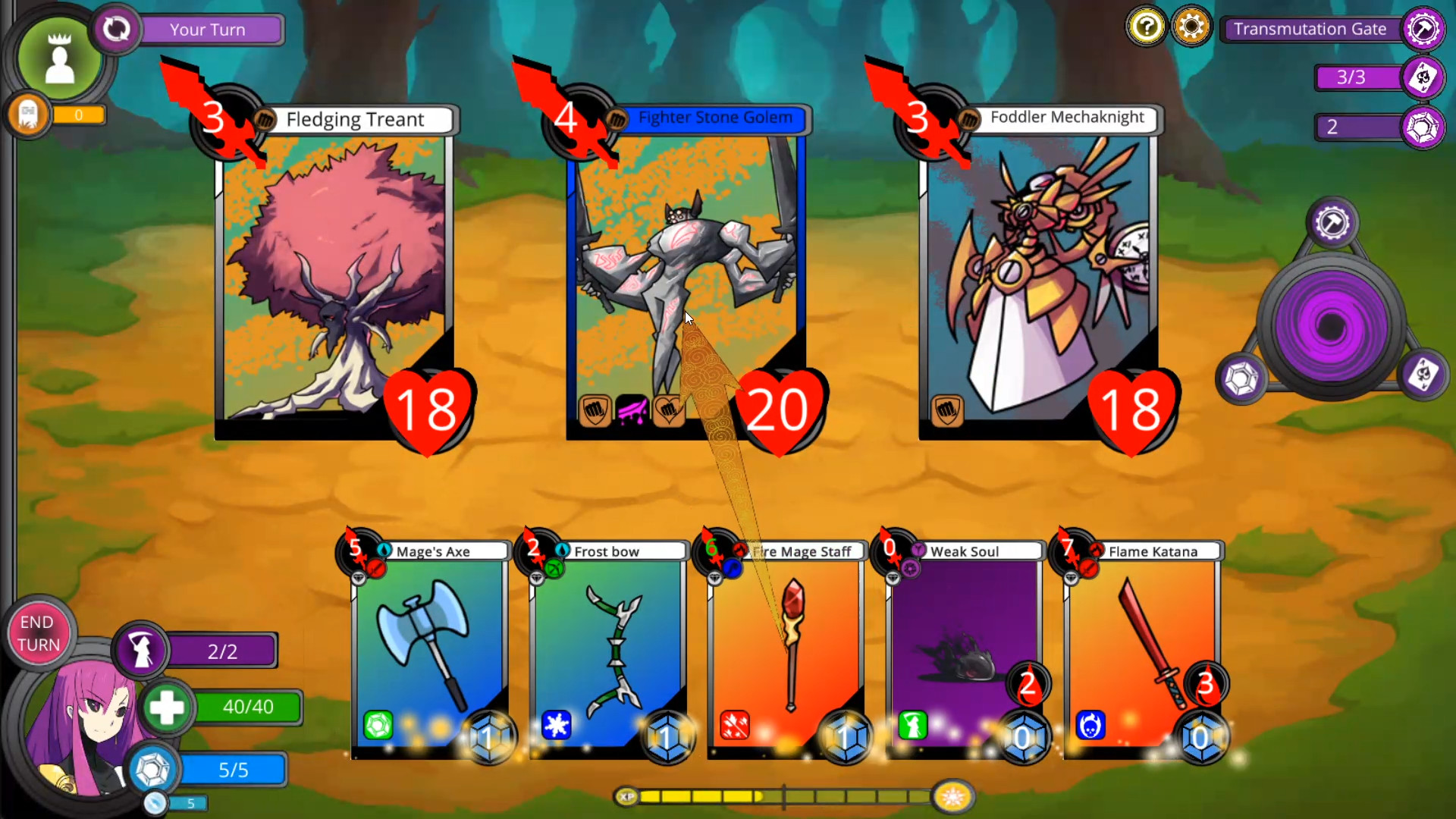This screenshot has width=1456, height=819.
Task: Click the snowflake element icon on Frost bow
Action: (557, 726)
